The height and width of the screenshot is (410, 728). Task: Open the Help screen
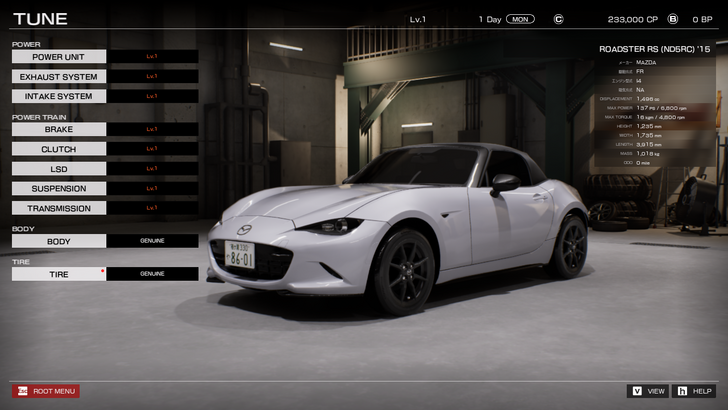[695, 391]
